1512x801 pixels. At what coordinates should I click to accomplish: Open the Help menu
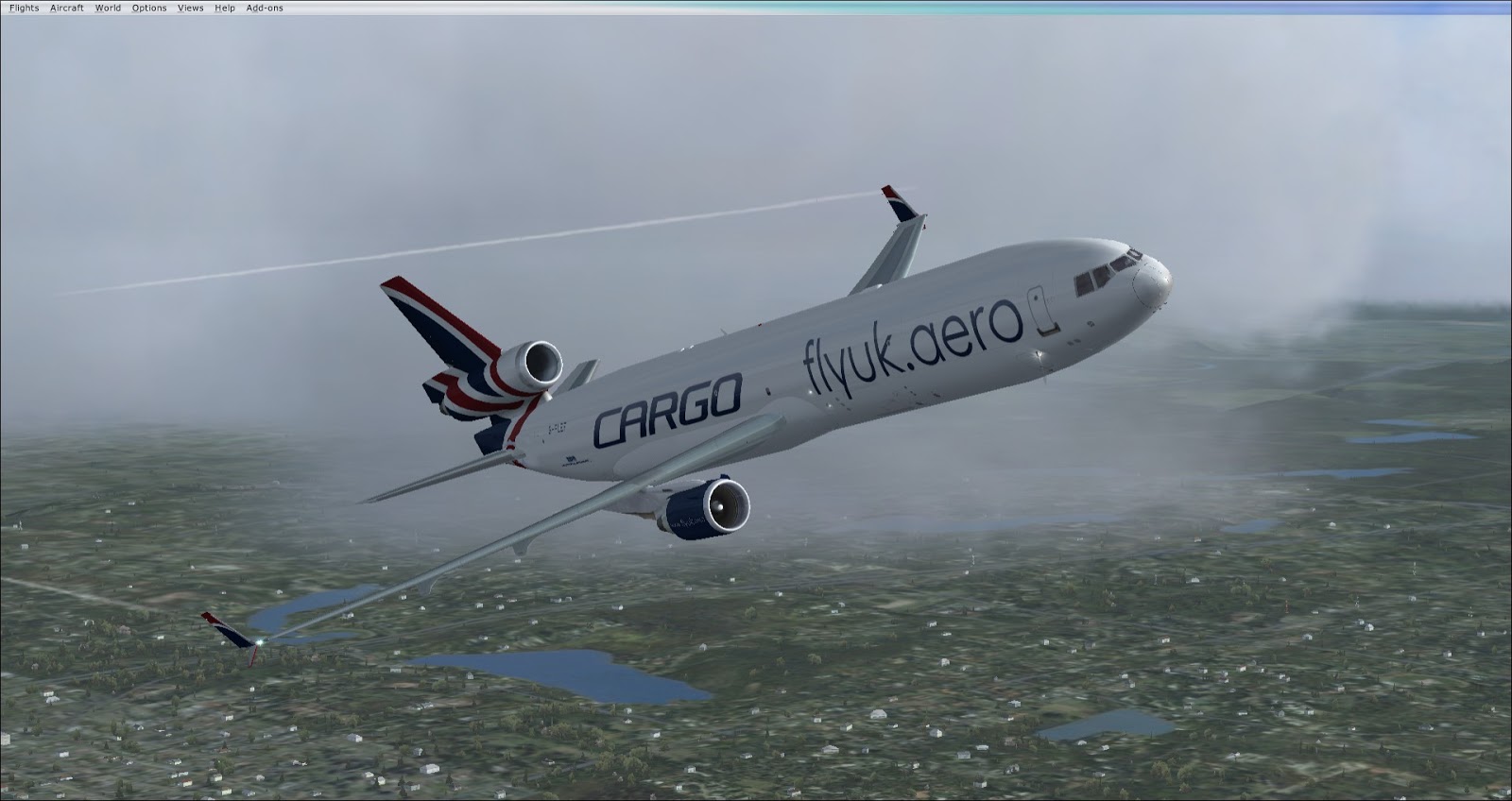pos(225,8)
